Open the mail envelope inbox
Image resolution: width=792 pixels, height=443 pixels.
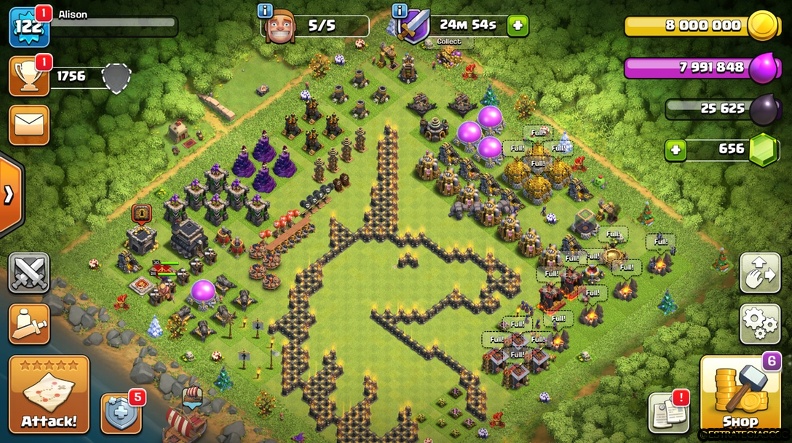point(29,125)
